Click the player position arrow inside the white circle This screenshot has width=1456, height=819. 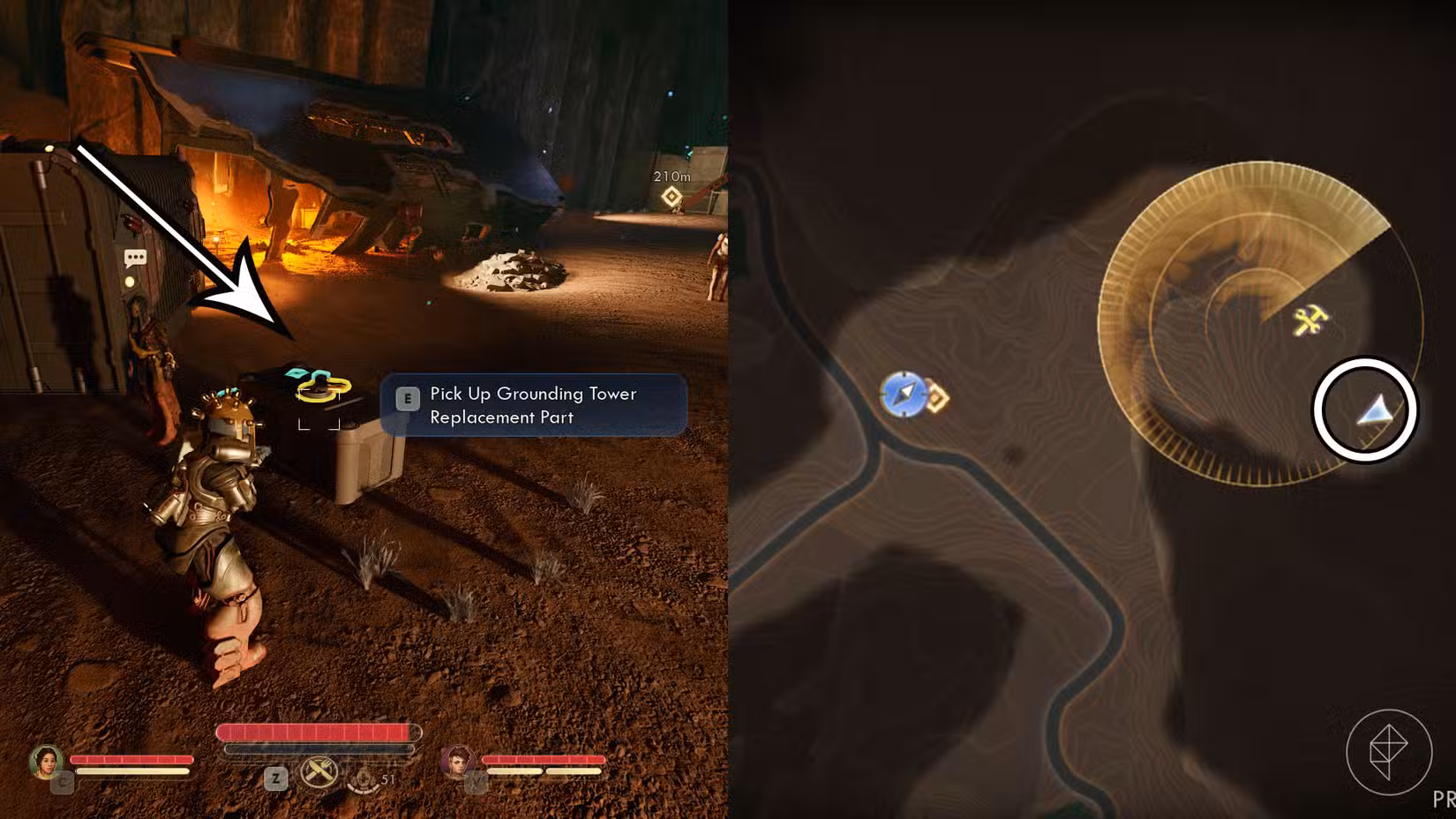1372,412
